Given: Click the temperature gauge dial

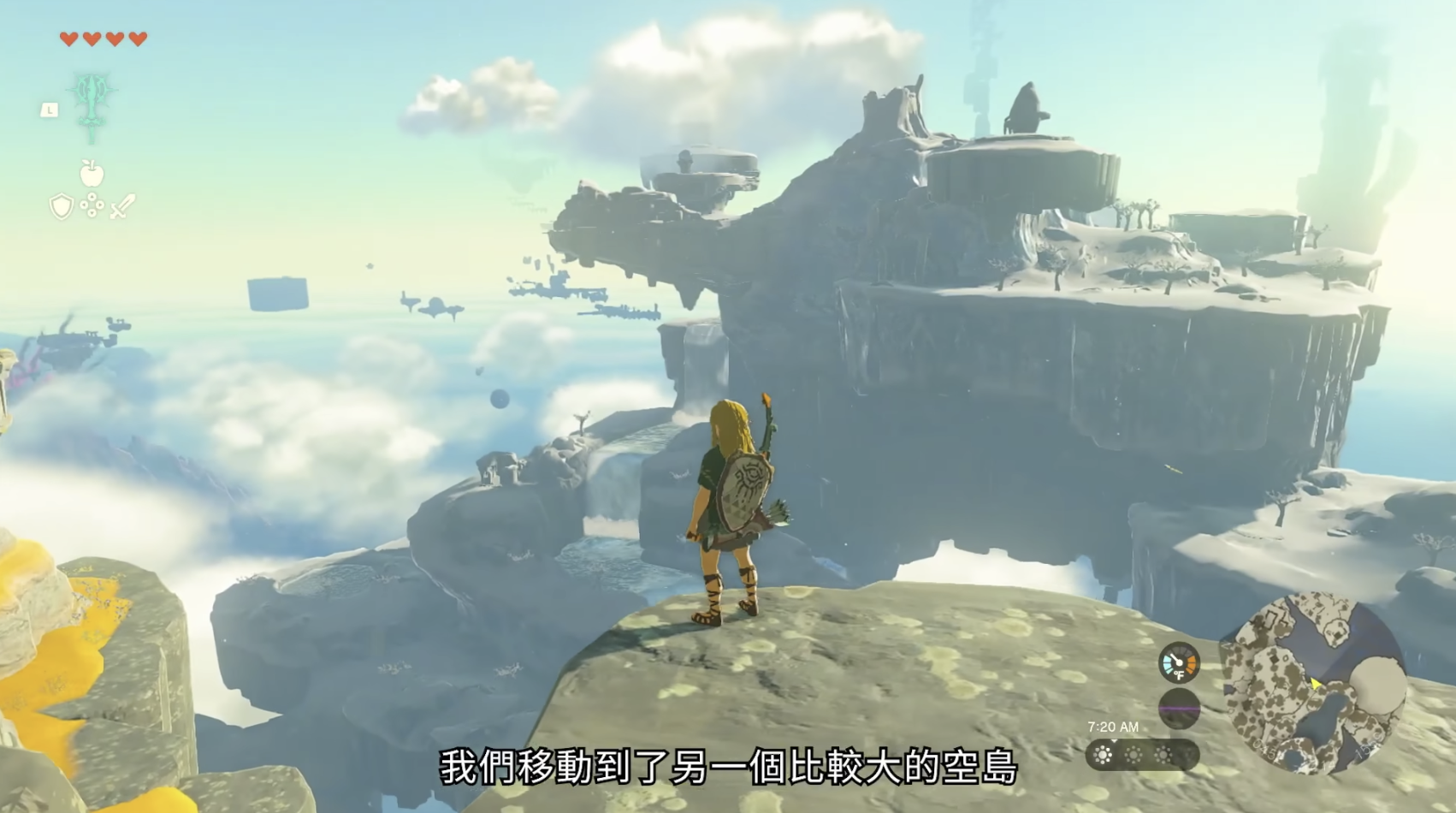Looking at the screenshot, I should coord(1179,662).
